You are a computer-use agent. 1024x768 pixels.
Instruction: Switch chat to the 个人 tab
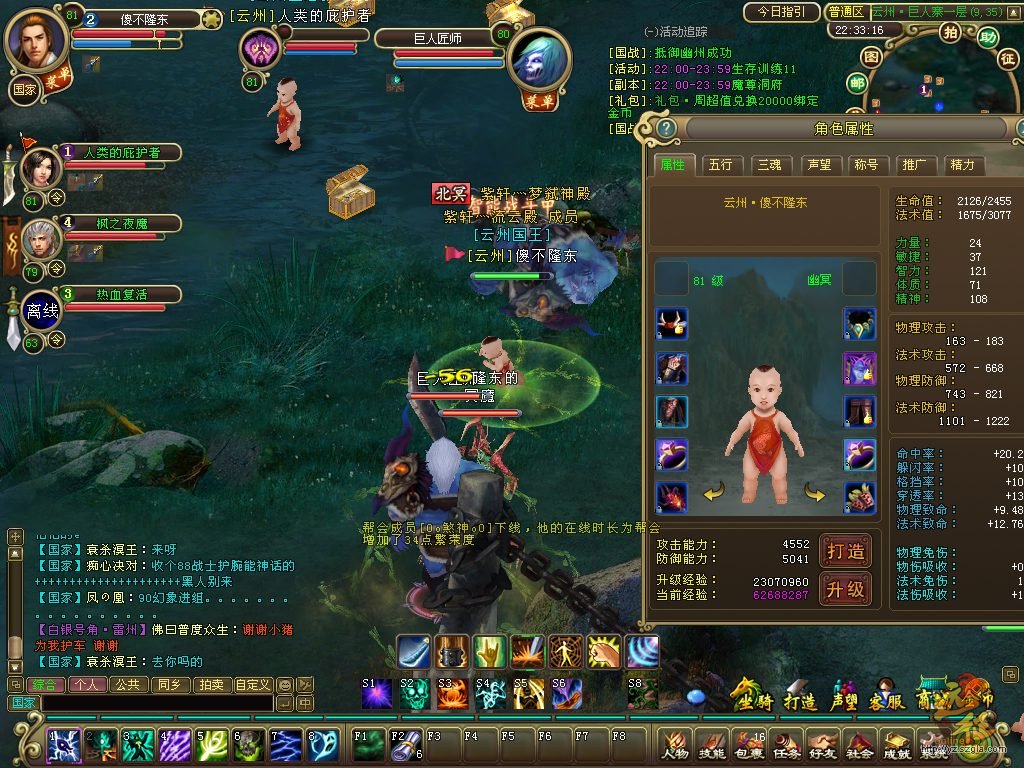(x=86, y=685)
